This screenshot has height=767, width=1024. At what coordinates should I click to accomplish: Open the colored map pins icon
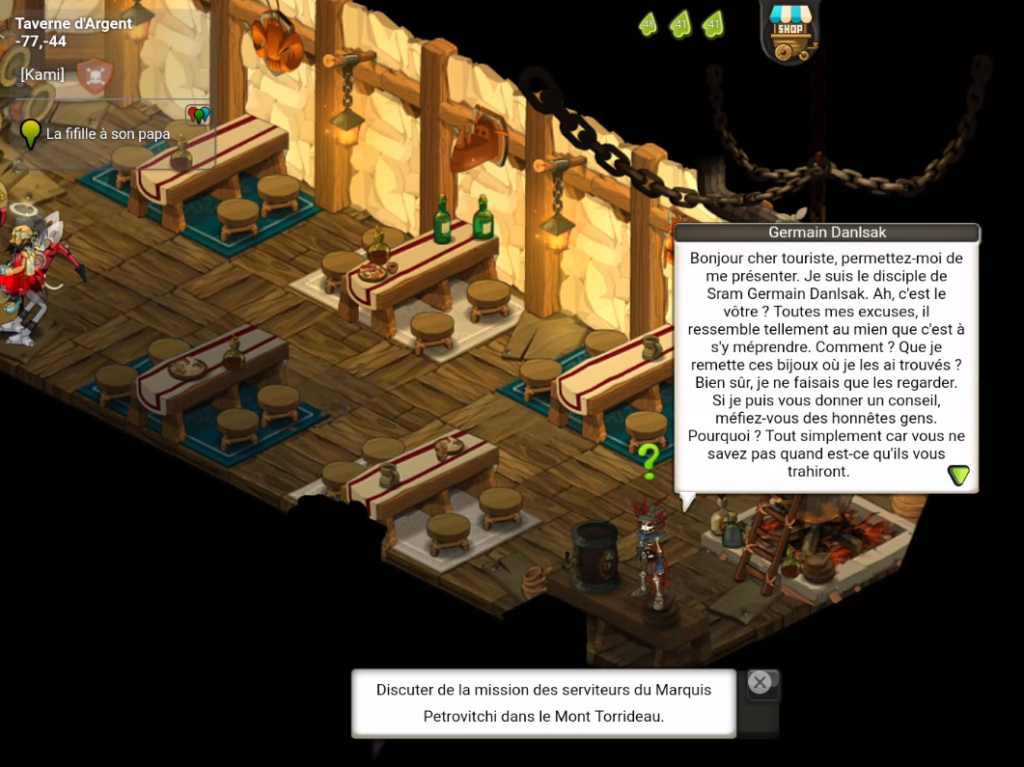click(198, 114)
